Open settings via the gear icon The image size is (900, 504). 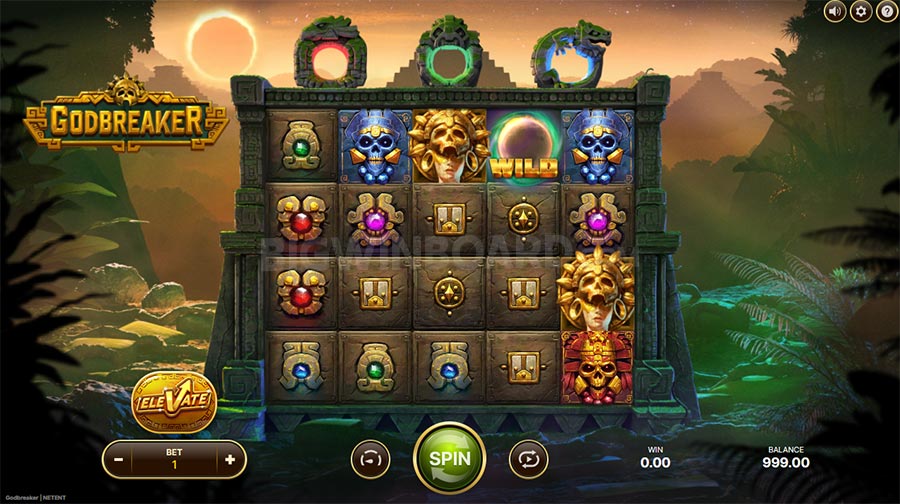point(860,11)
